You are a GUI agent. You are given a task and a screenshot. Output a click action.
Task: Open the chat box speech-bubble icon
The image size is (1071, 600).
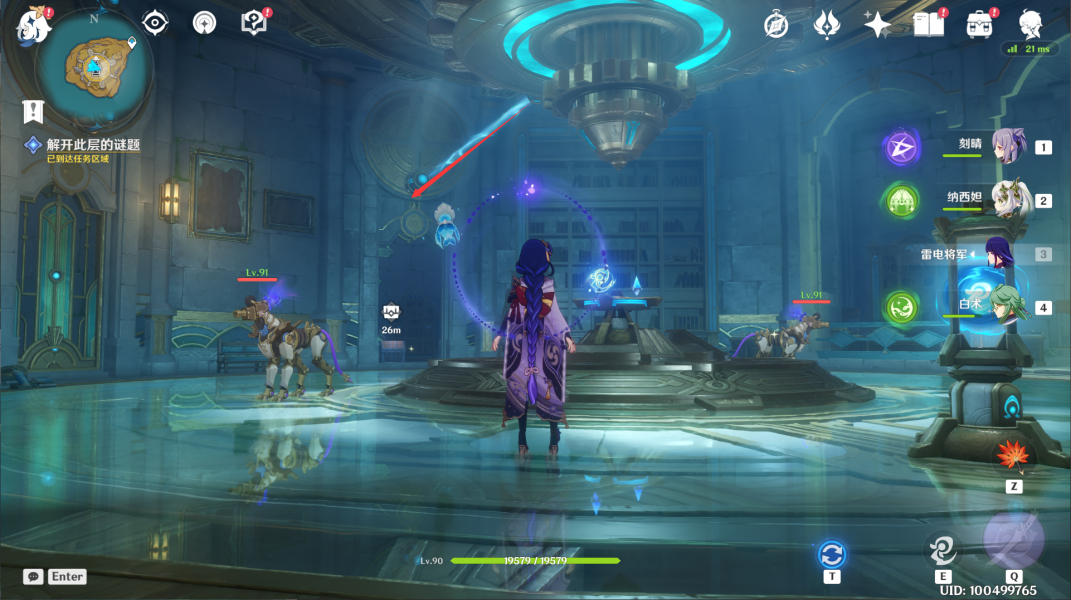pyautogui.click(x=34, y=577)
